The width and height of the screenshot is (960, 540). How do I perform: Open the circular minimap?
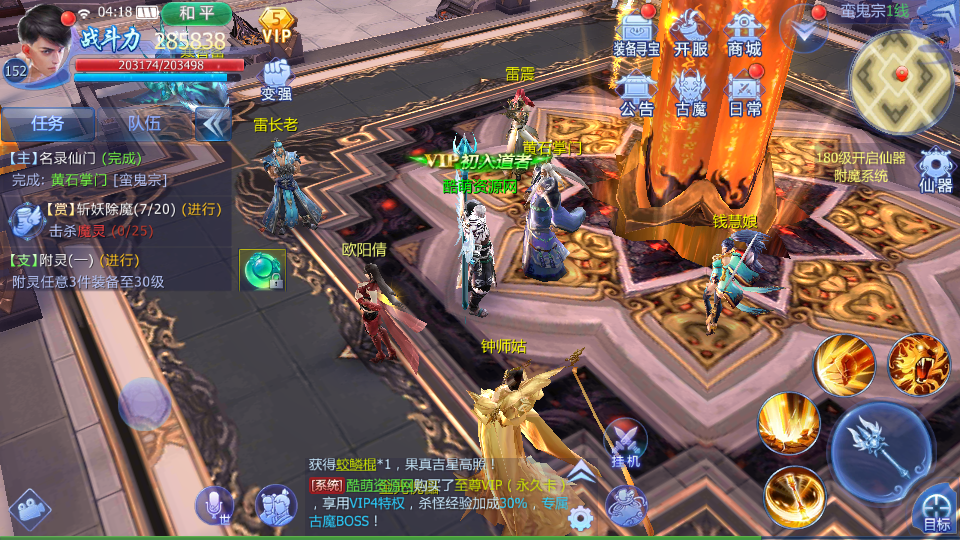[901, 78]
